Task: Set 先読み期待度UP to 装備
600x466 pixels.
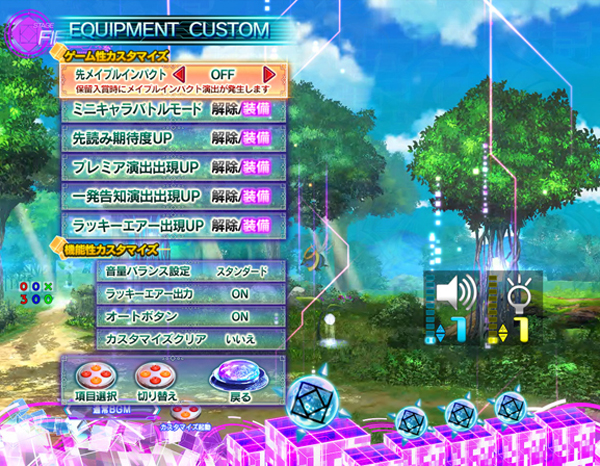Action: [257, 137]
